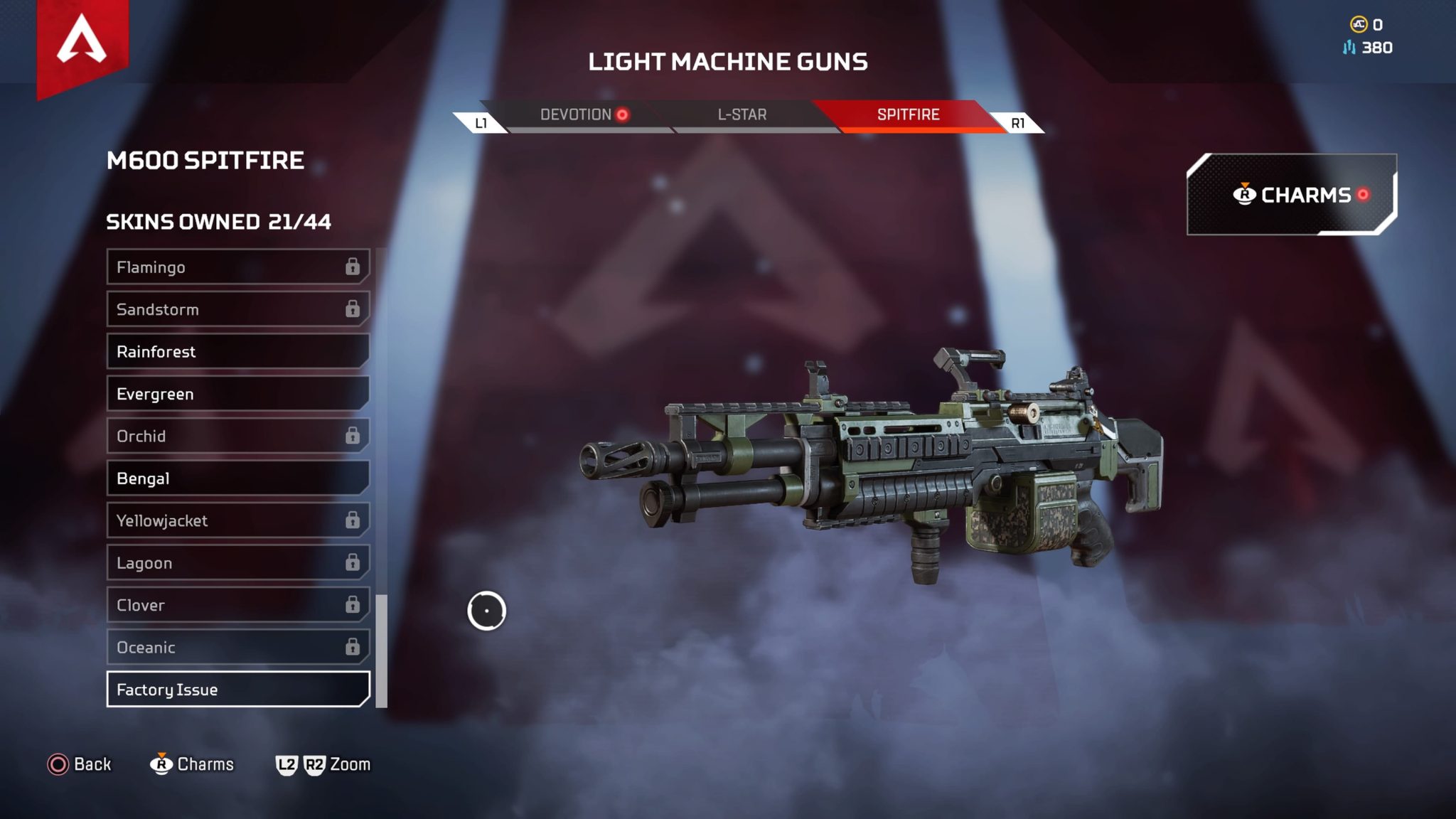Equip the Rainforest skin
The width and height of the screenshot is (1456, 819).
pos(237,352)
